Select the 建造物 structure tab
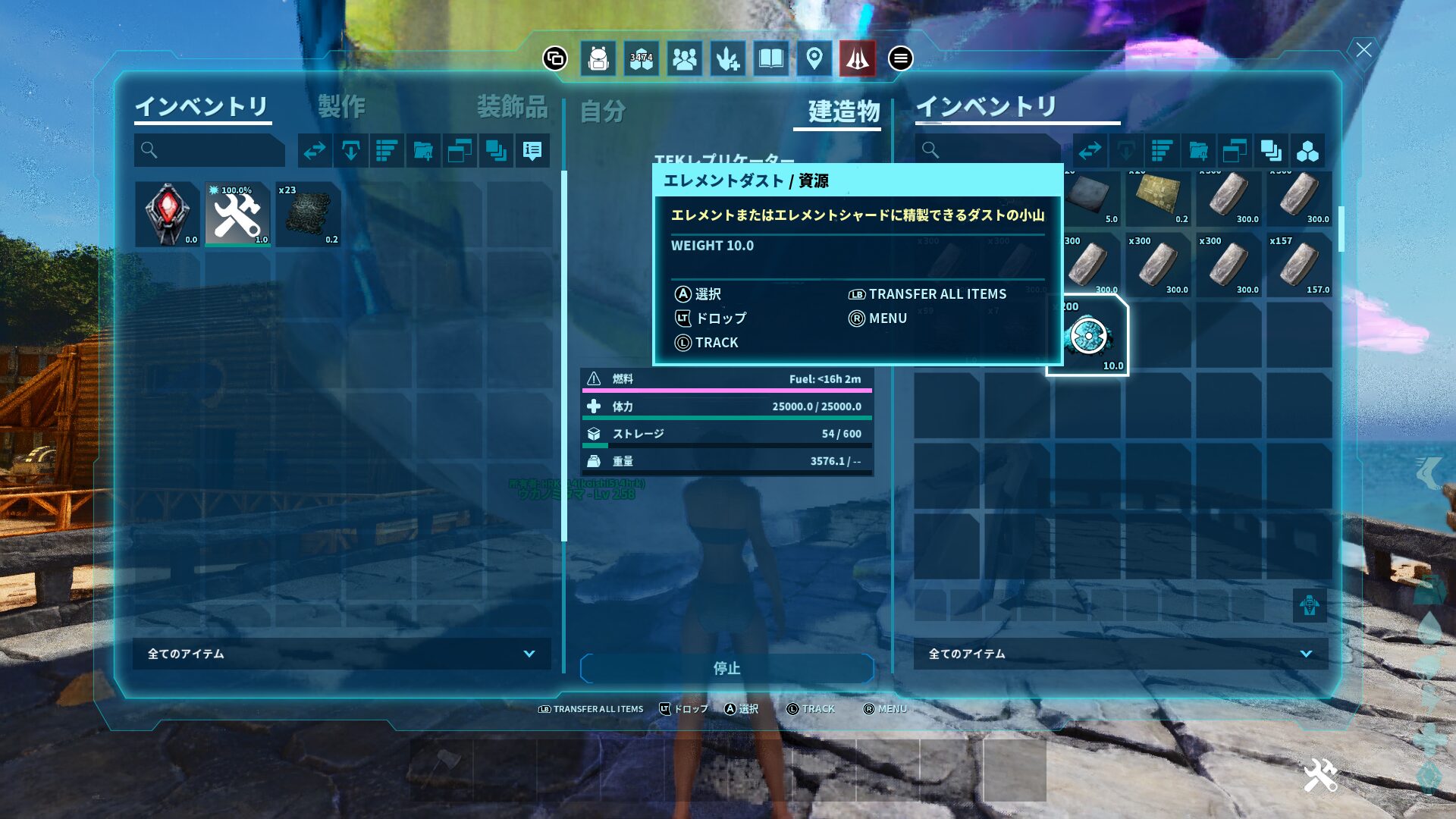Screen dimensions: 1456x819 point(843,111)
